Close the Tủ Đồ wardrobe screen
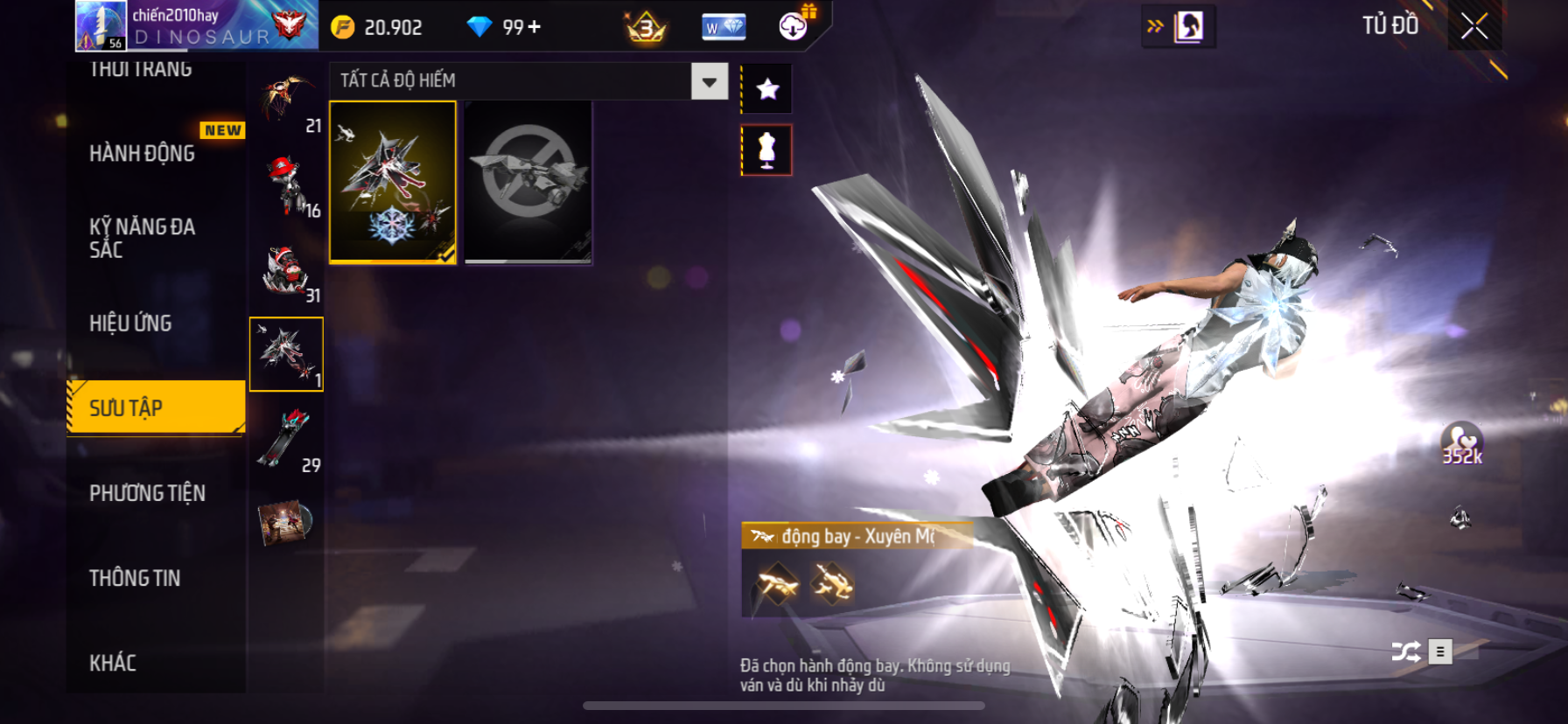Image resolution: width=1568 pixels, height=724 pixels. [x=1474, y=26]
